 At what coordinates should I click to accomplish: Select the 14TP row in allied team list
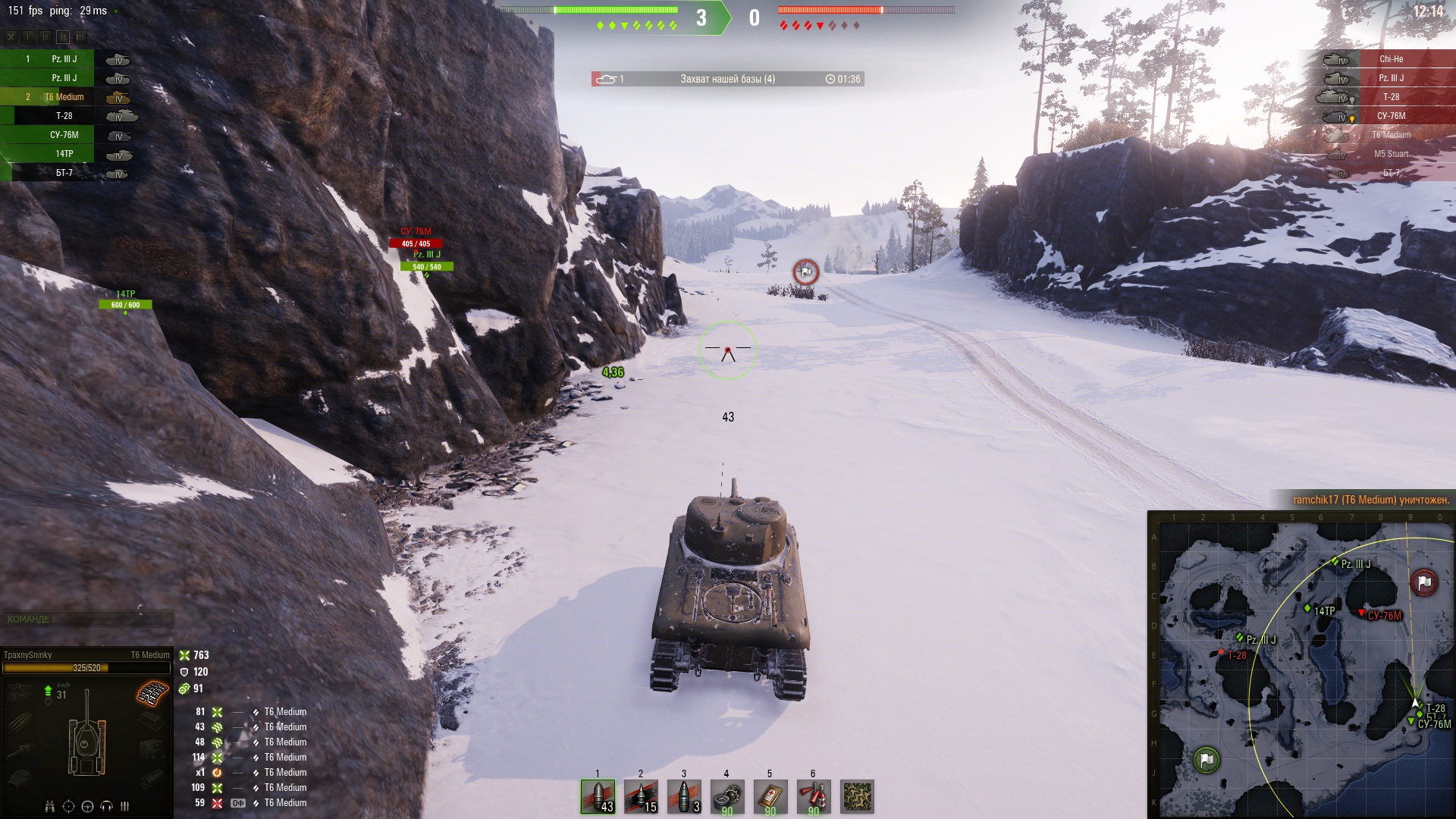coord(64,154)
